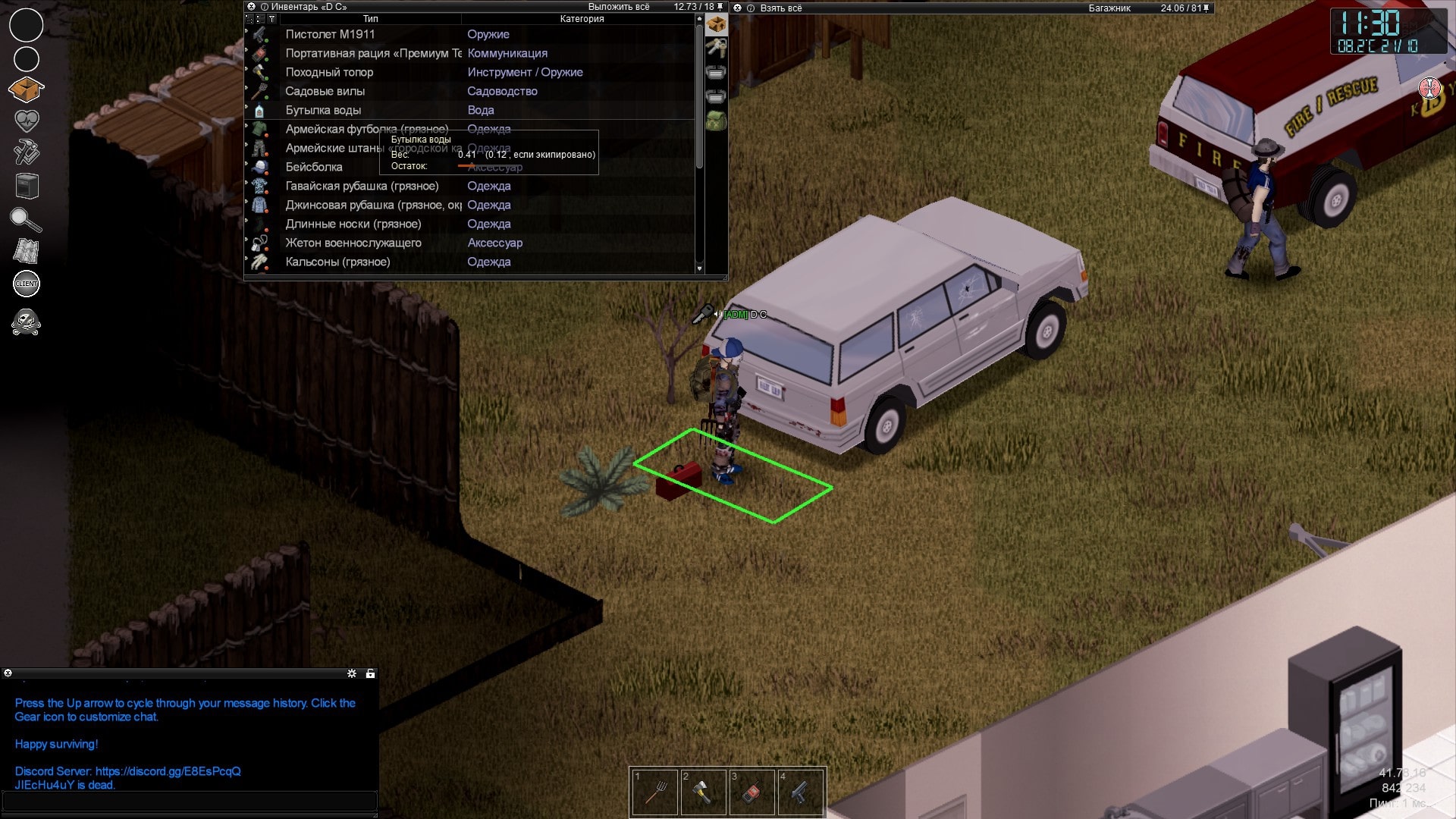Choose Жетон военнослужащего in the inventory list
The height and width of the screenshot is (819, 1456).
353,243
